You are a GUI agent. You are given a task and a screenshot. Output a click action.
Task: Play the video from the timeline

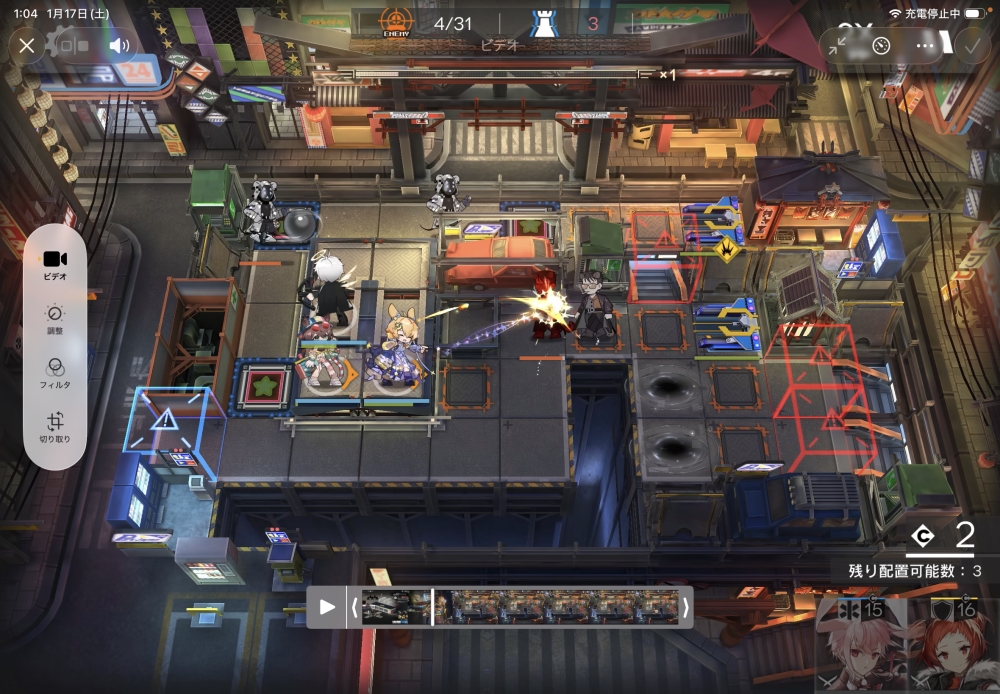pos(327,607)
